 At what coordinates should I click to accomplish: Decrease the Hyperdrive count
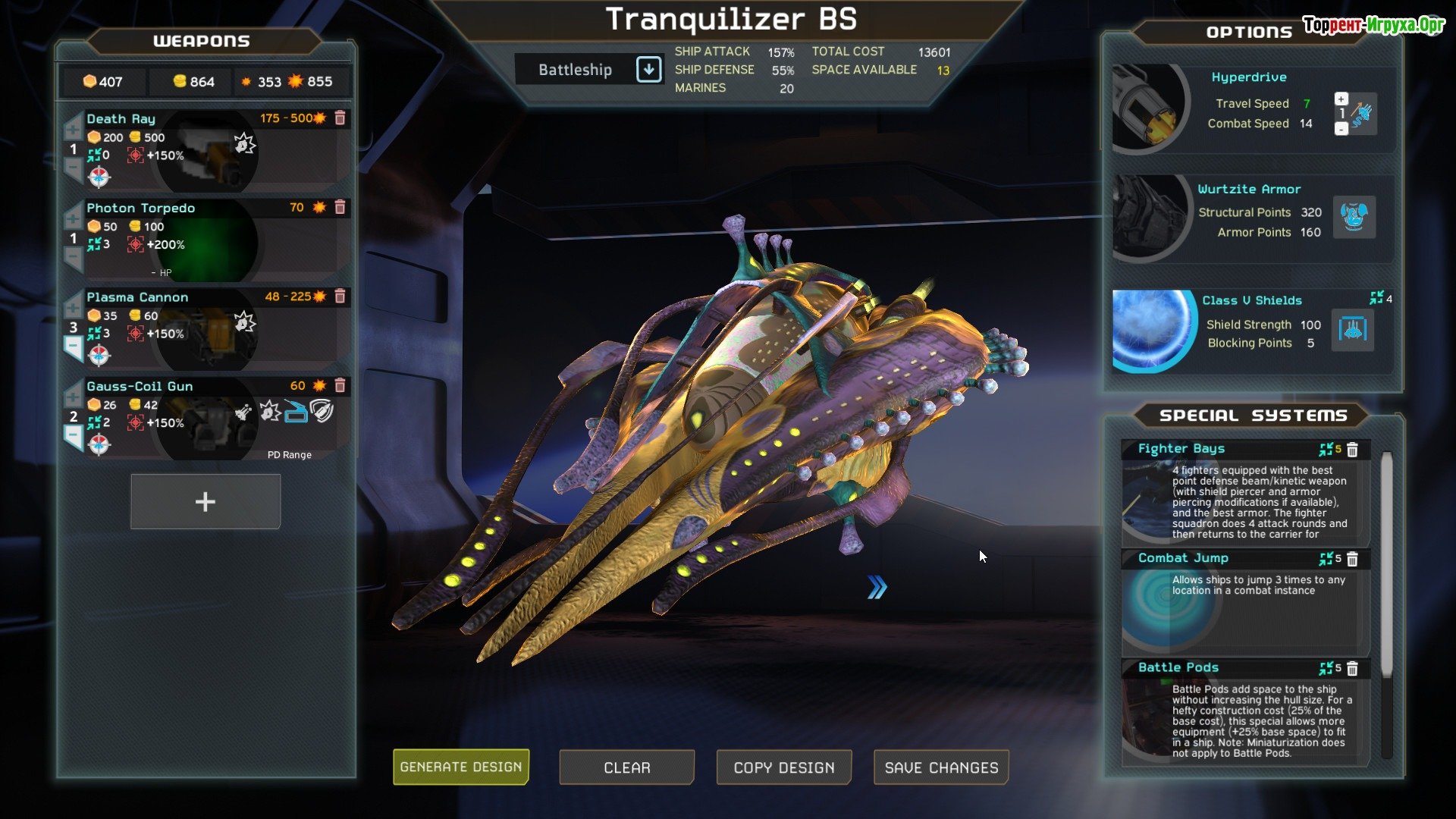1341,129
